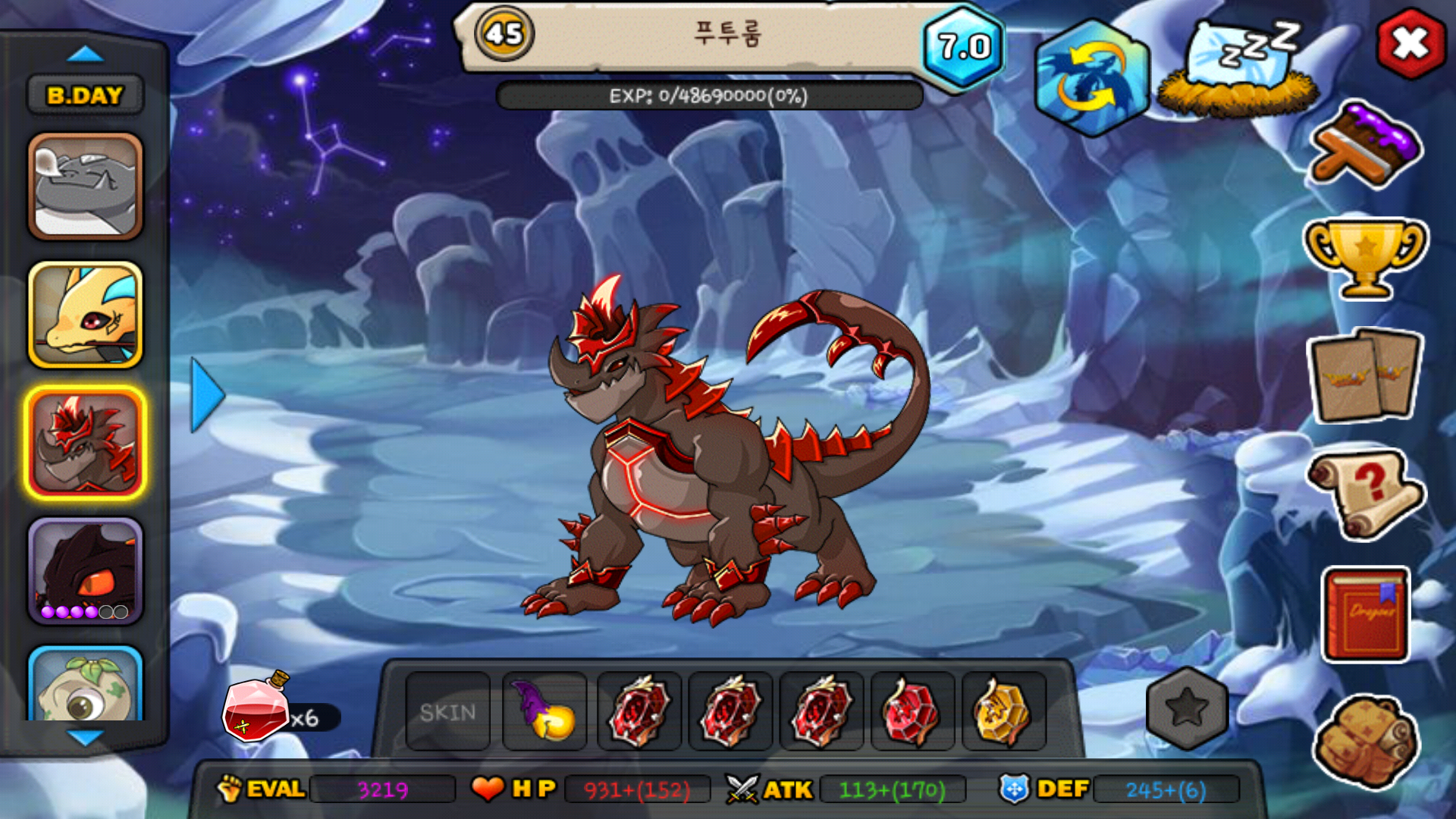Close the dragon info screen
This screenshot has height=819, width=1456.
pyautogui.click(x=1410, y=44)
